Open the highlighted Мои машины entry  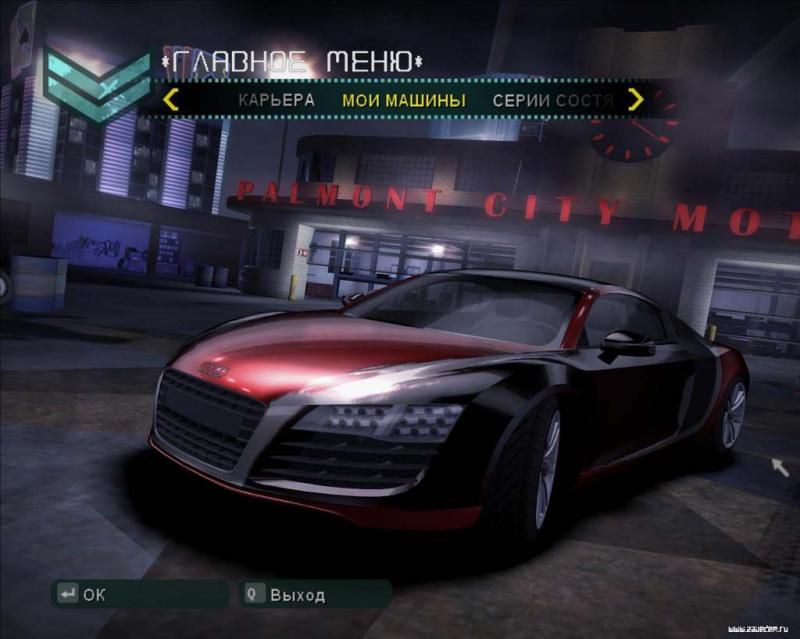click(404, 100)
